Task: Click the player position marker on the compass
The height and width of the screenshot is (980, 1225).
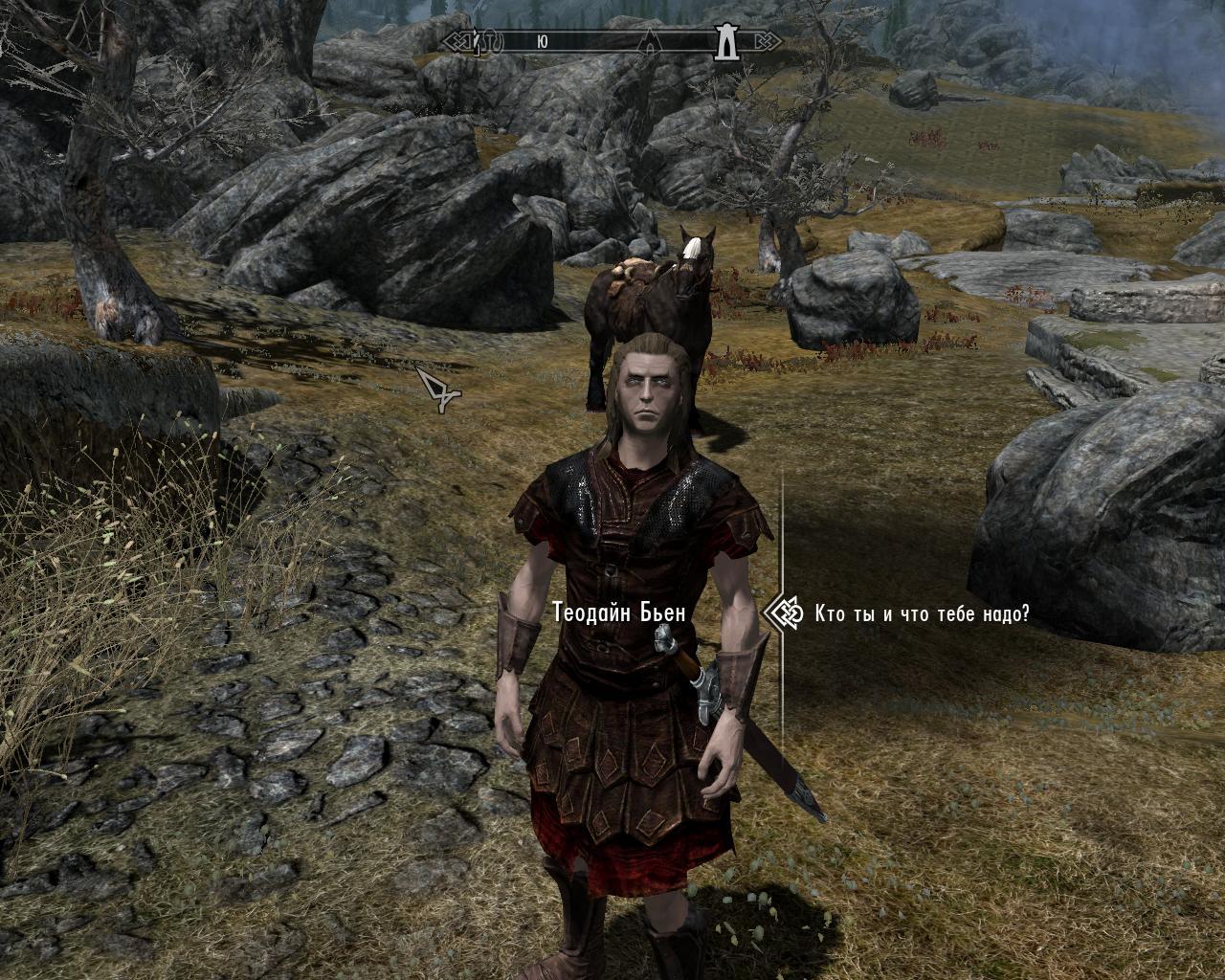Action: pos(478,39)
